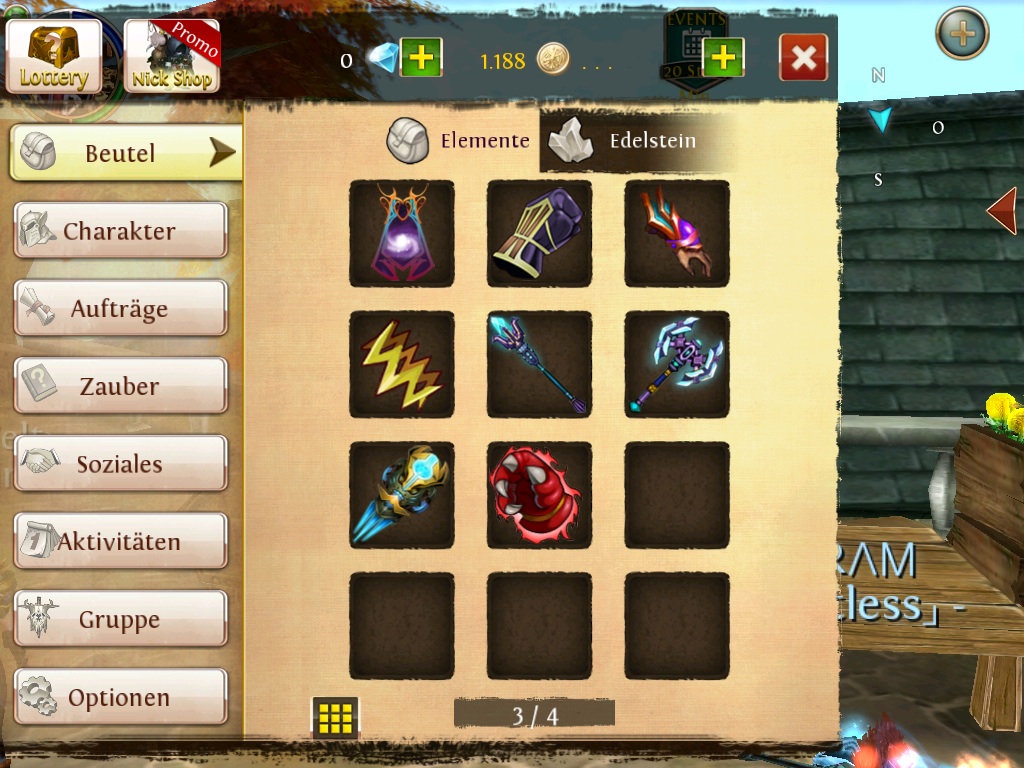Choose the Gruppe menu entry

click(120, 620)
